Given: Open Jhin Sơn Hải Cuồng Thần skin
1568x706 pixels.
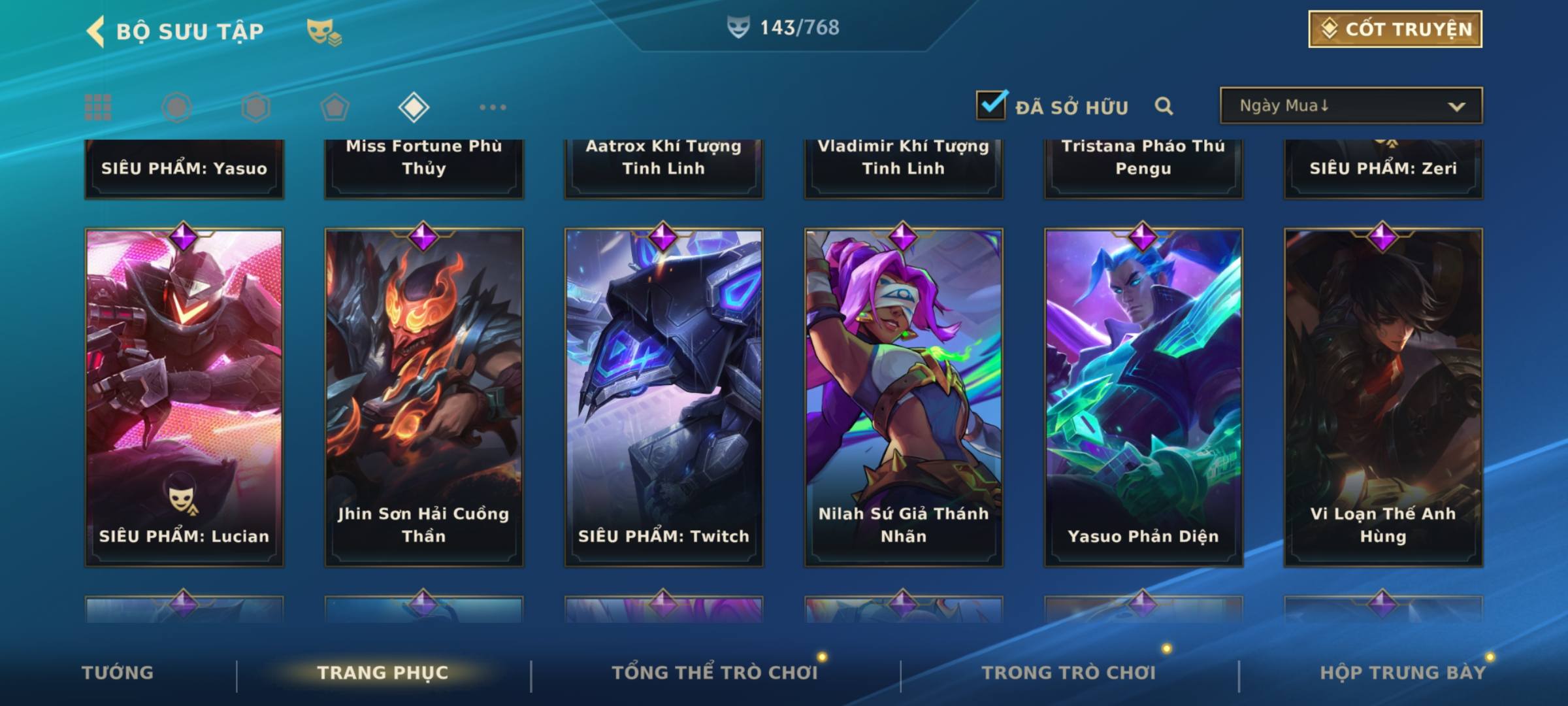Looking at the screenshot, I should coord(424,397).
